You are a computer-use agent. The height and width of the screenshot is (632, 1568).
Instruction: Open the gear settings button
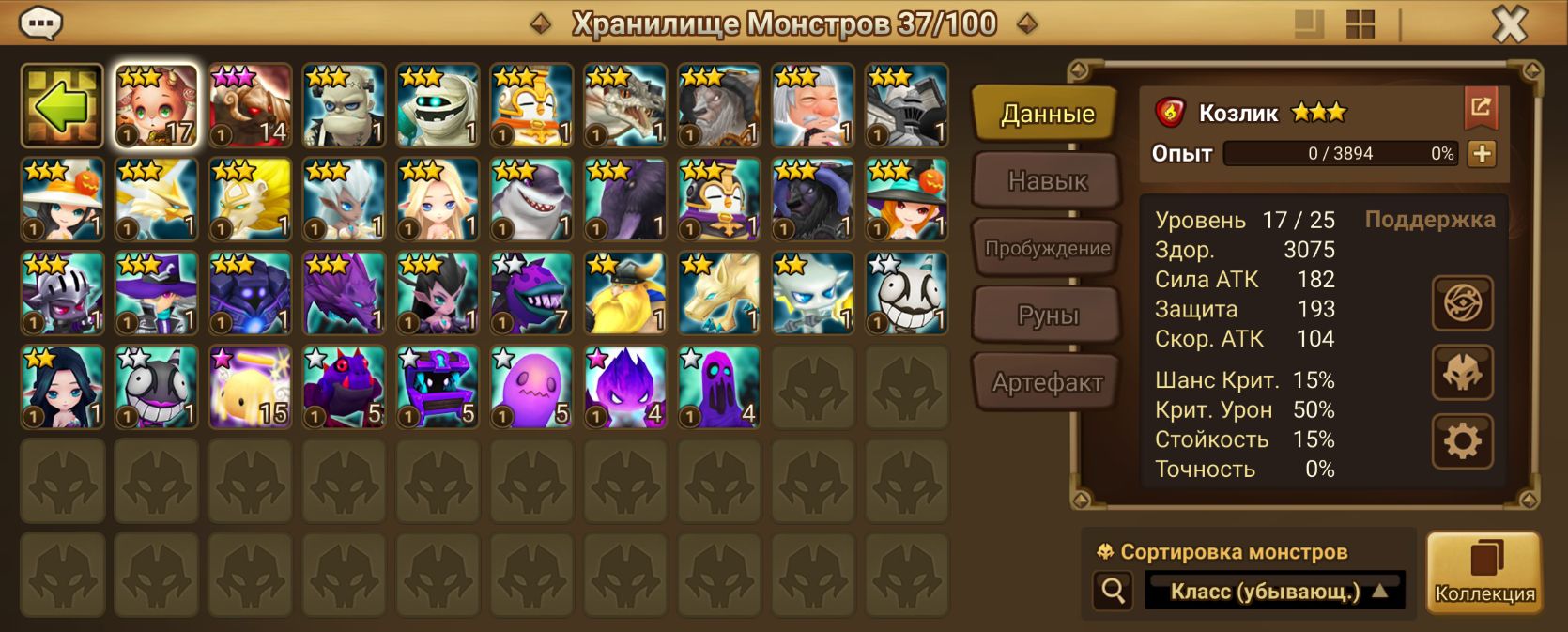1462,441
